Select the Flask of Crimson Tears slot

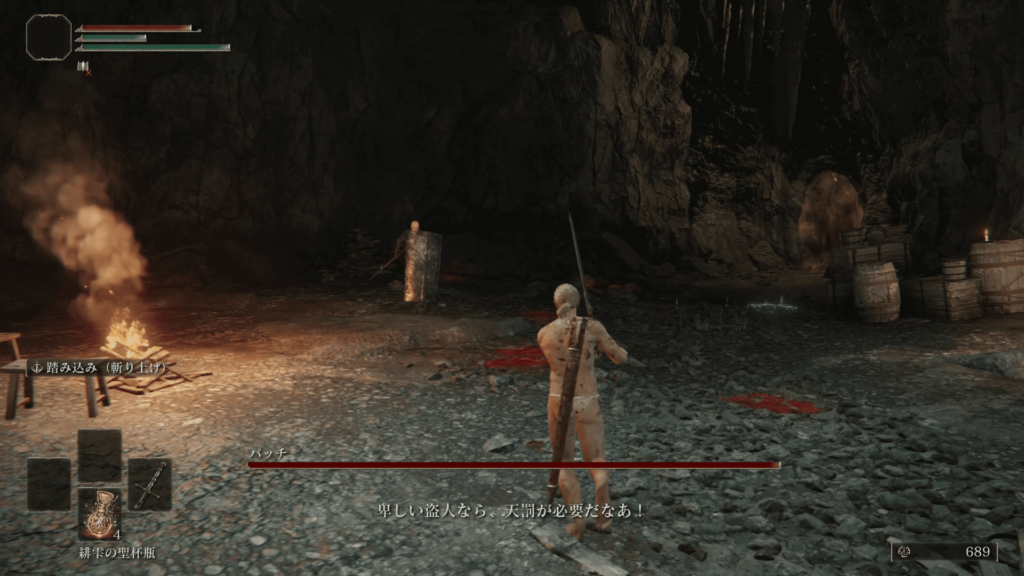point(100,514)
